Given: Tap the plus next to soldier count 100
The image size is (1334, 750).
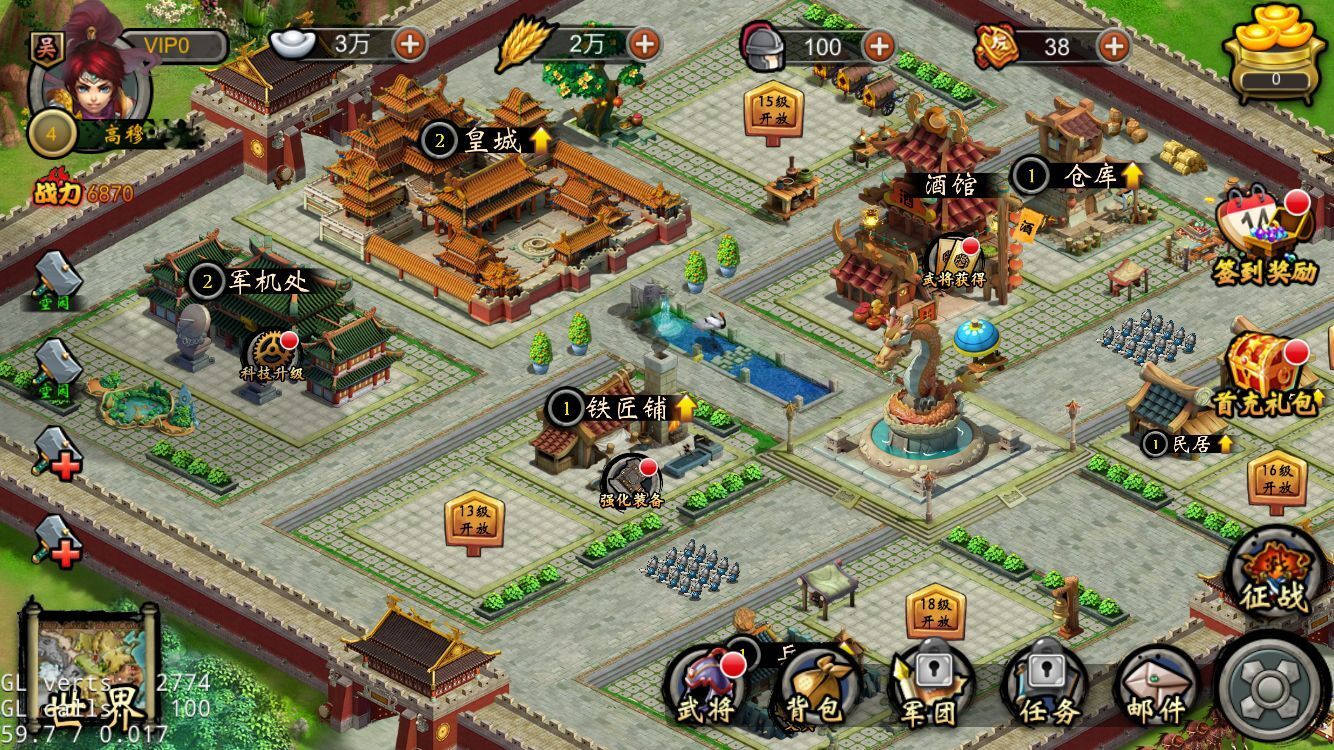Looking at the screenshot, I should click(877, 44).
